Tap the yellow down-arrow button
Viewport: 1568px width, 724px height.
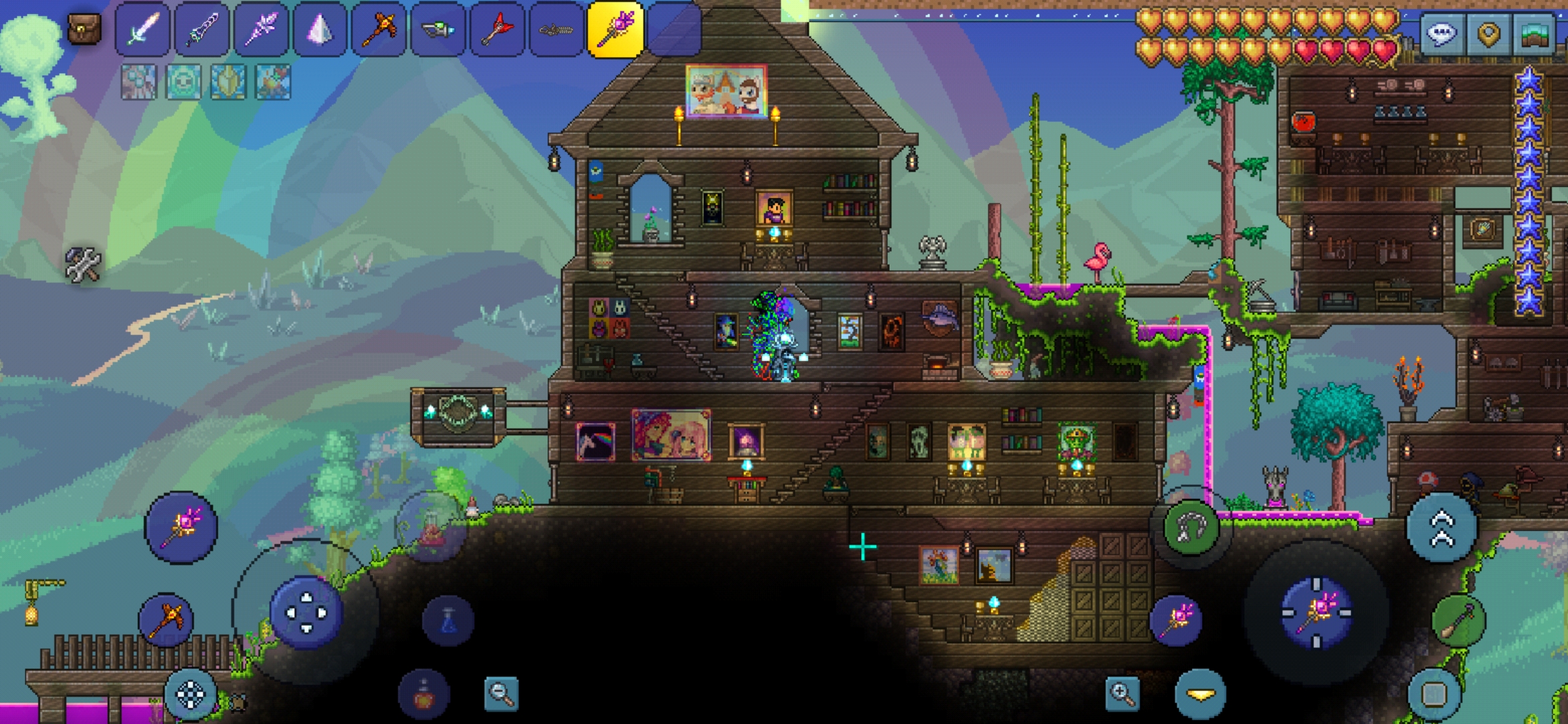point(1200,695)
